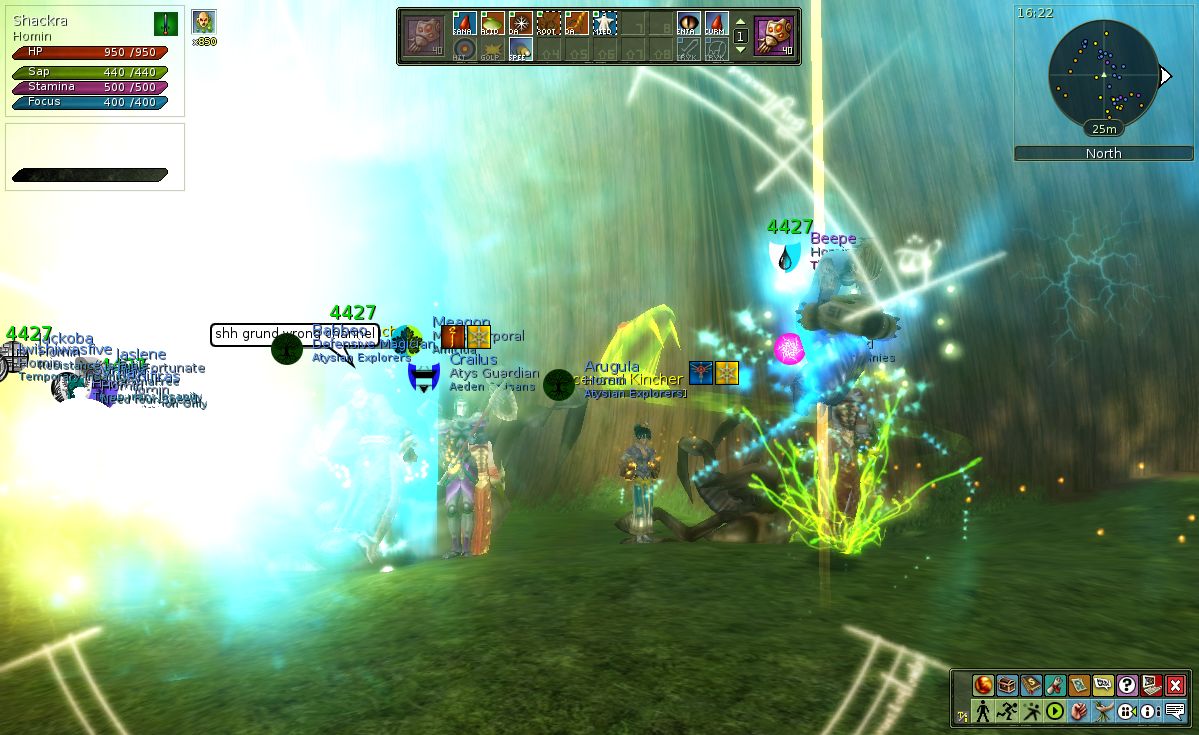
Task: Click the white arrow beside the radar
Action: (1165, 76)
